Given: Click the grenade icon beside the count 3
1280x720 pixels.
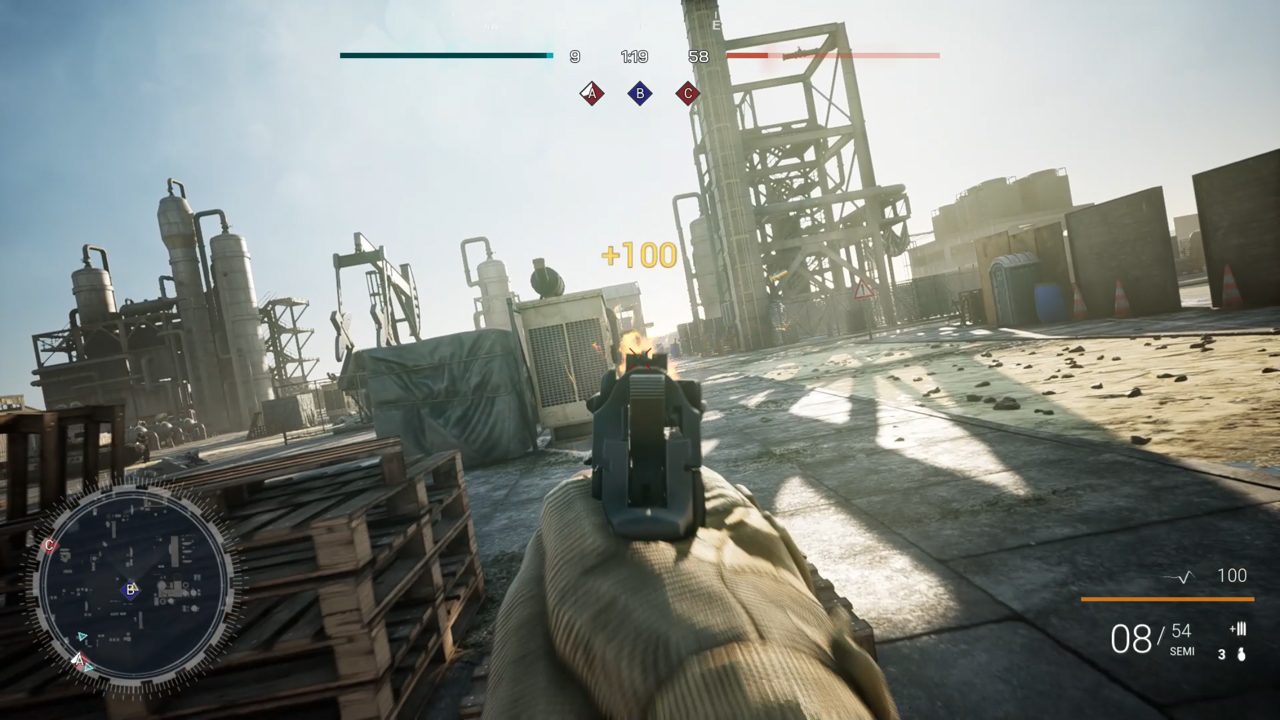Looking at the screenshot, I should (x=1240, y=653).
